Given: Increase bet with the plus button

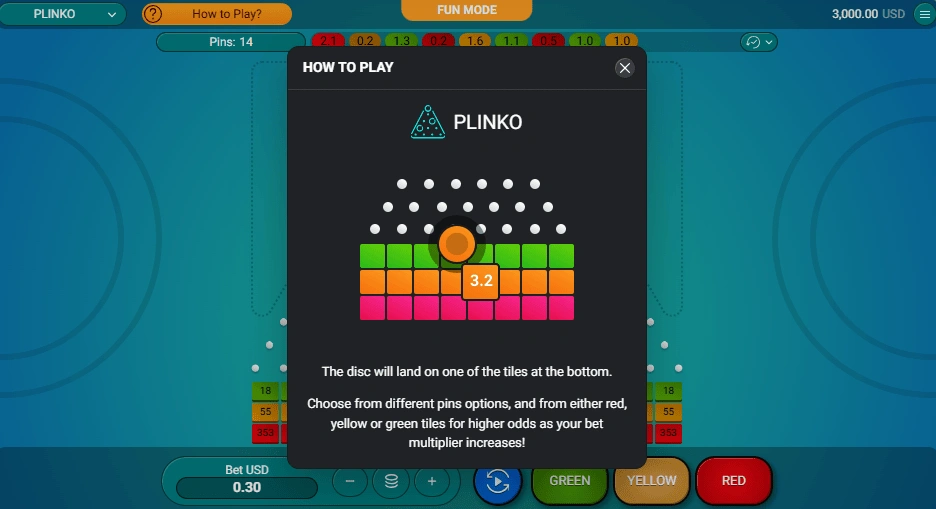Looking at the screenshot, I should pos(432,481).
